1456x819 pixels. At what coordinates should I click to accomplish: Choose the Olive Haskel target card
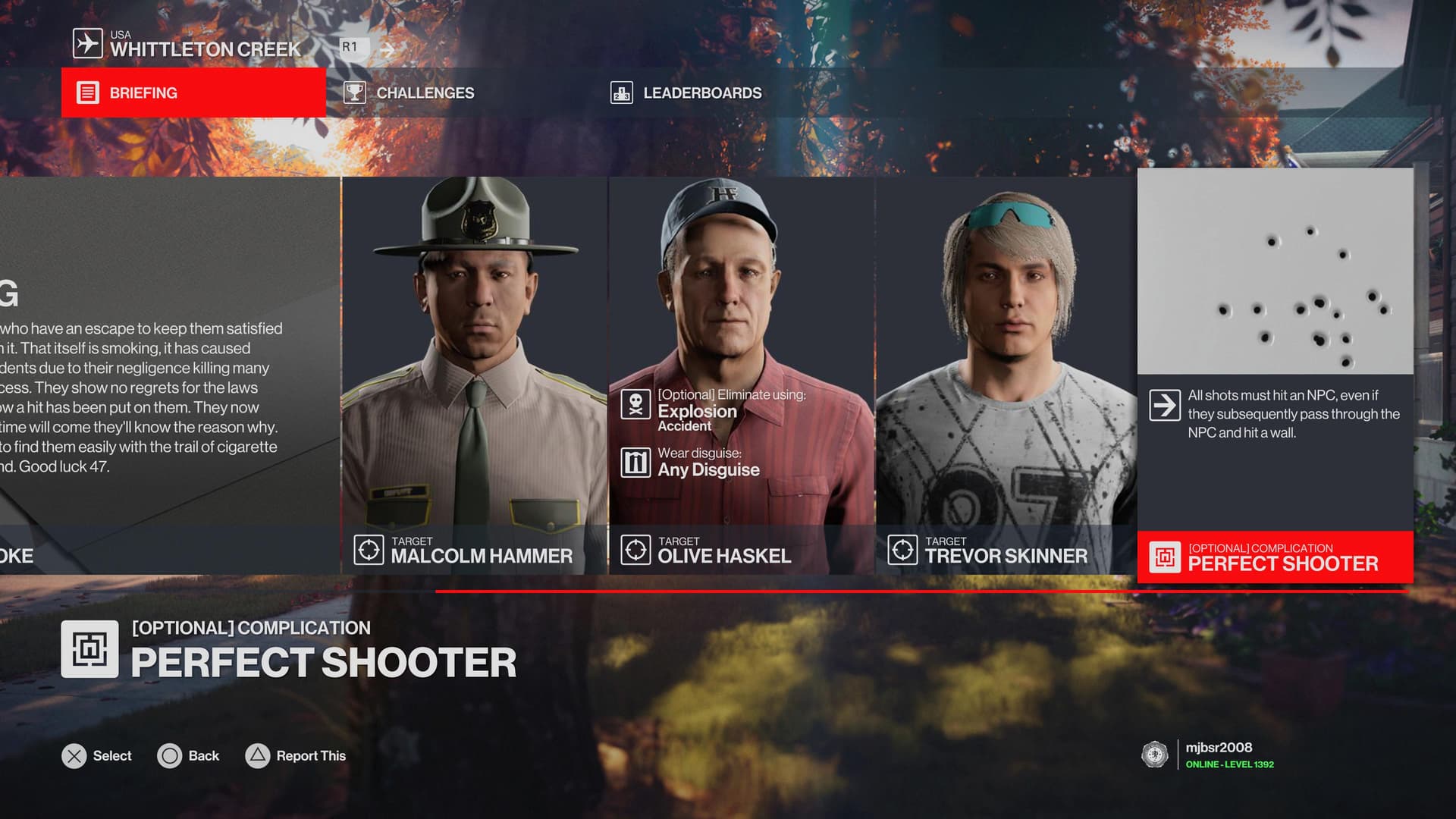[741, 375]
